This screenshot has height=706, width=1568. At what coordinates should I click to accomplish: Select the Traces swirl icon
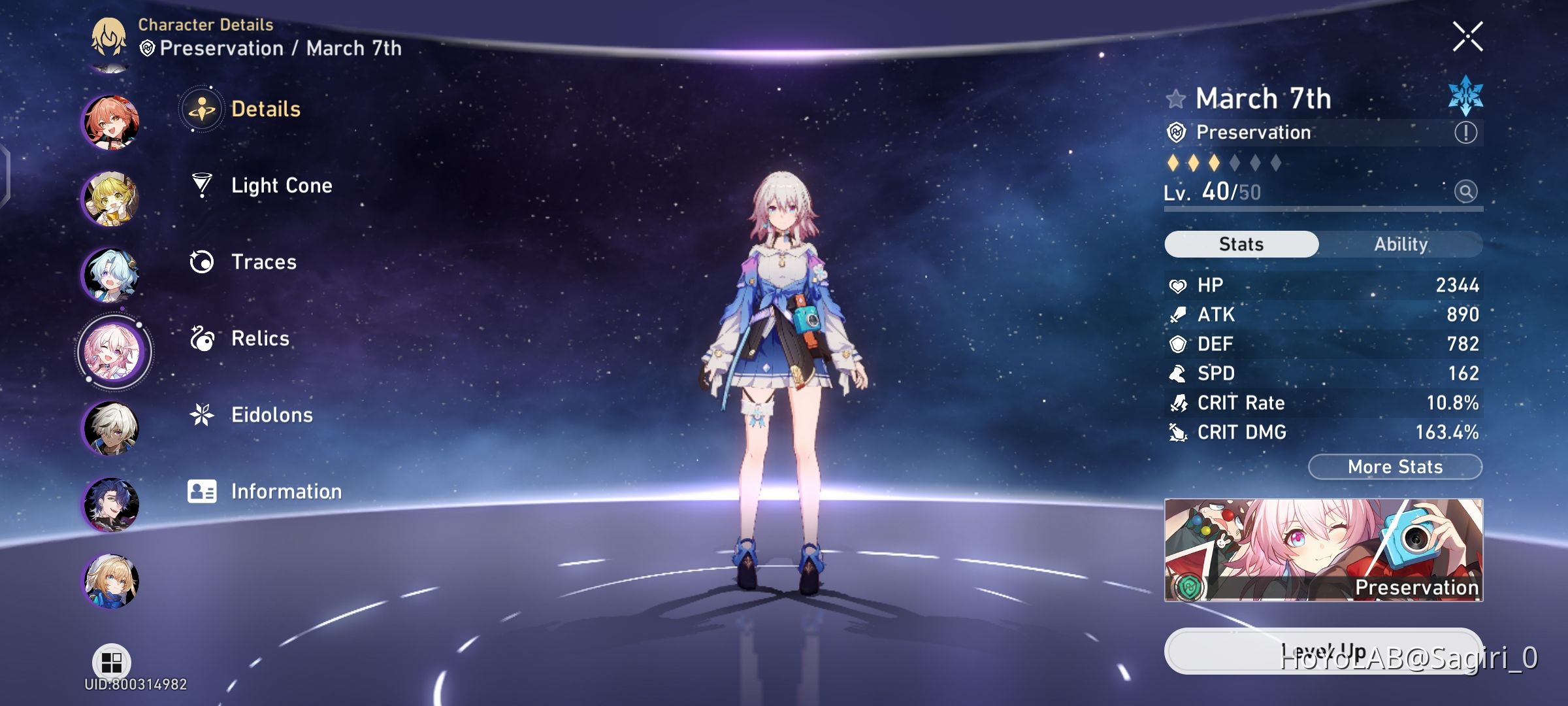click(203, 261)
